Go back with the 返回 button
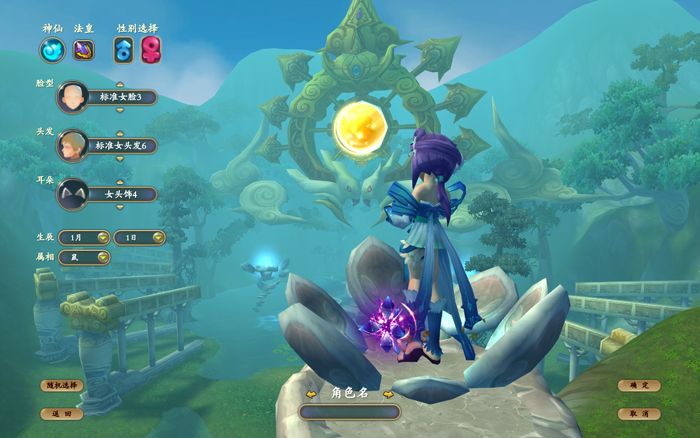The image size is (700, 438). point(60,413)
